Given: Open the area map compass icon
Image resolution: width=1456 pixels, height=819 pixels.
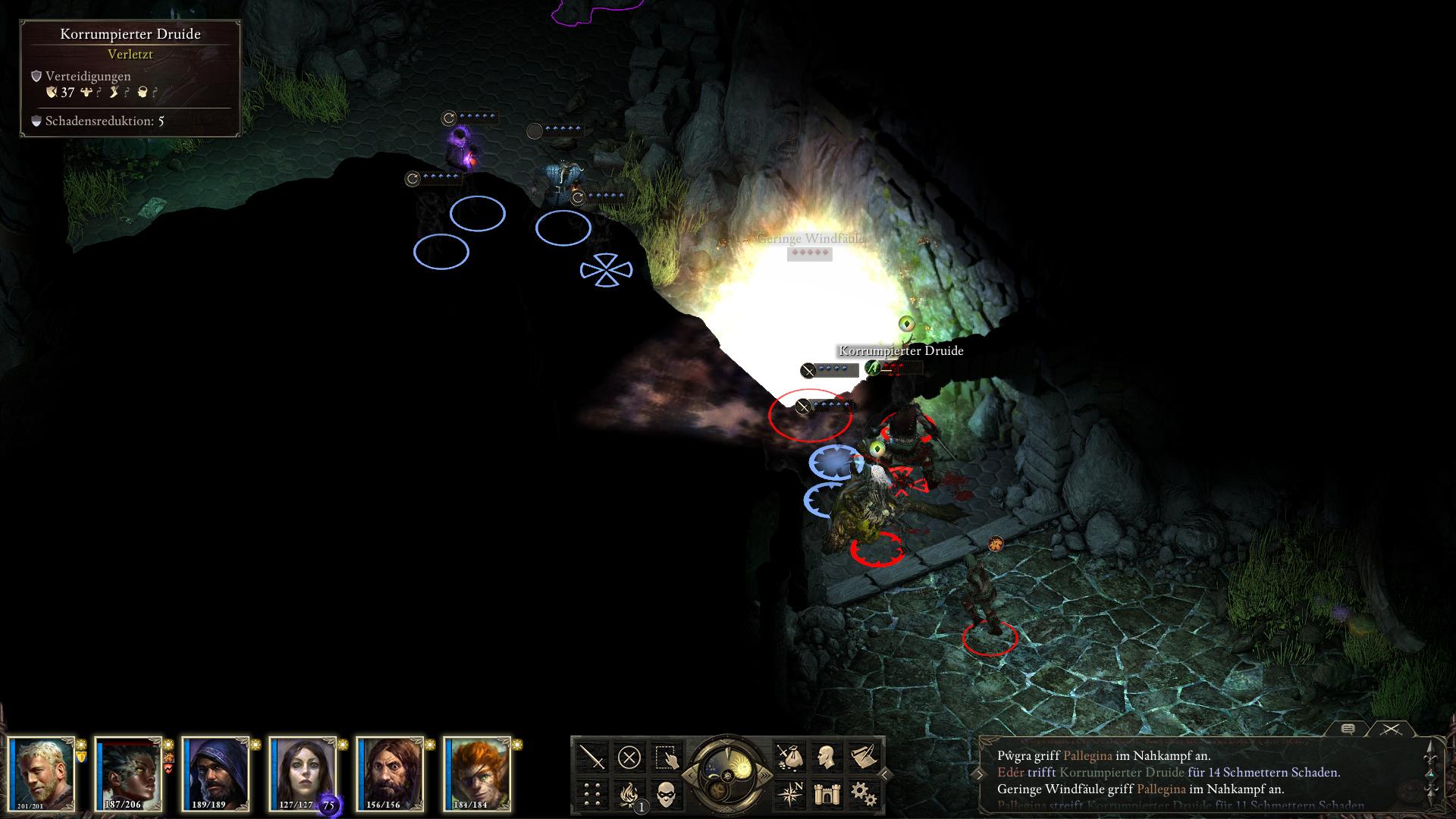Looking at the screenshot, I should [789, 794].
